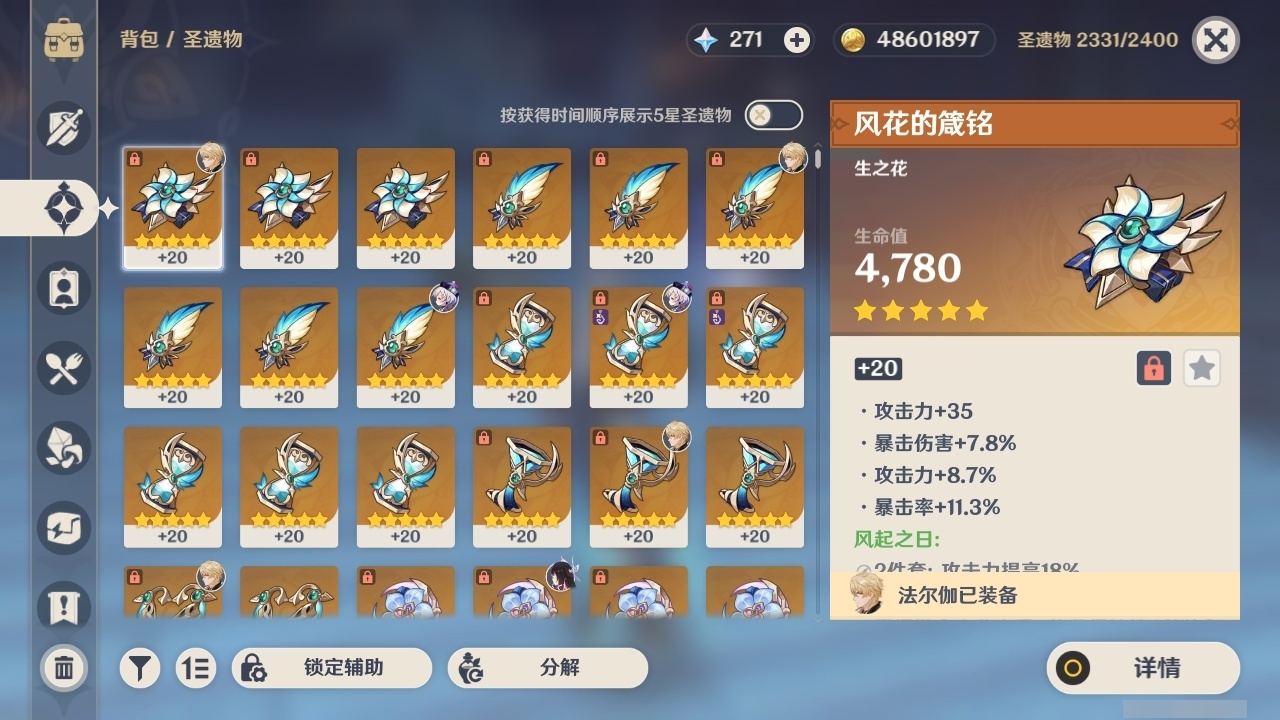Switch to the weapons sword tab
Screen dimensions: 1280x720
point(62,128)
